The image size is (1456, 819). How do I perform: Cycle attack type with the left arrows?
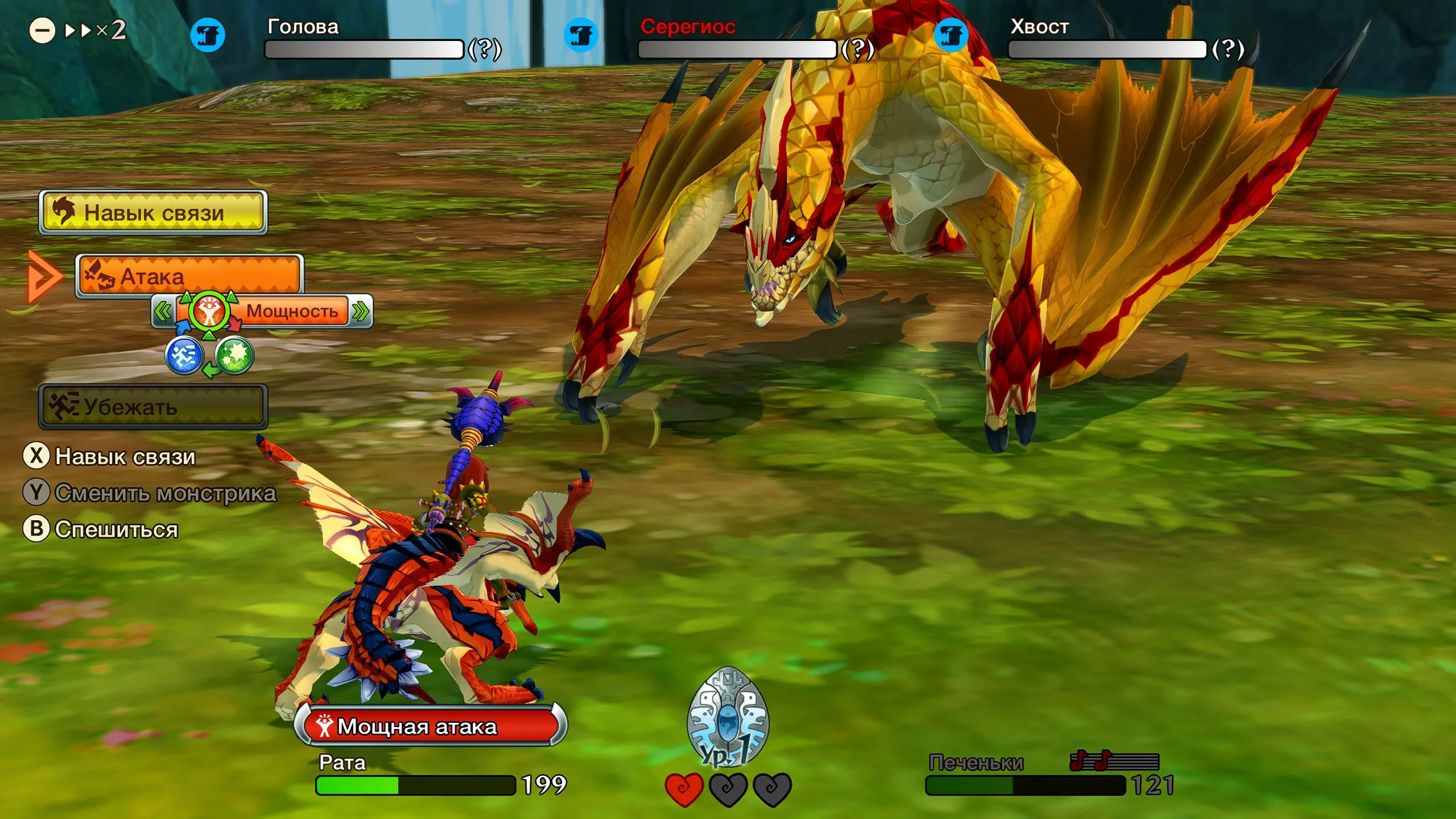point(163,311)
